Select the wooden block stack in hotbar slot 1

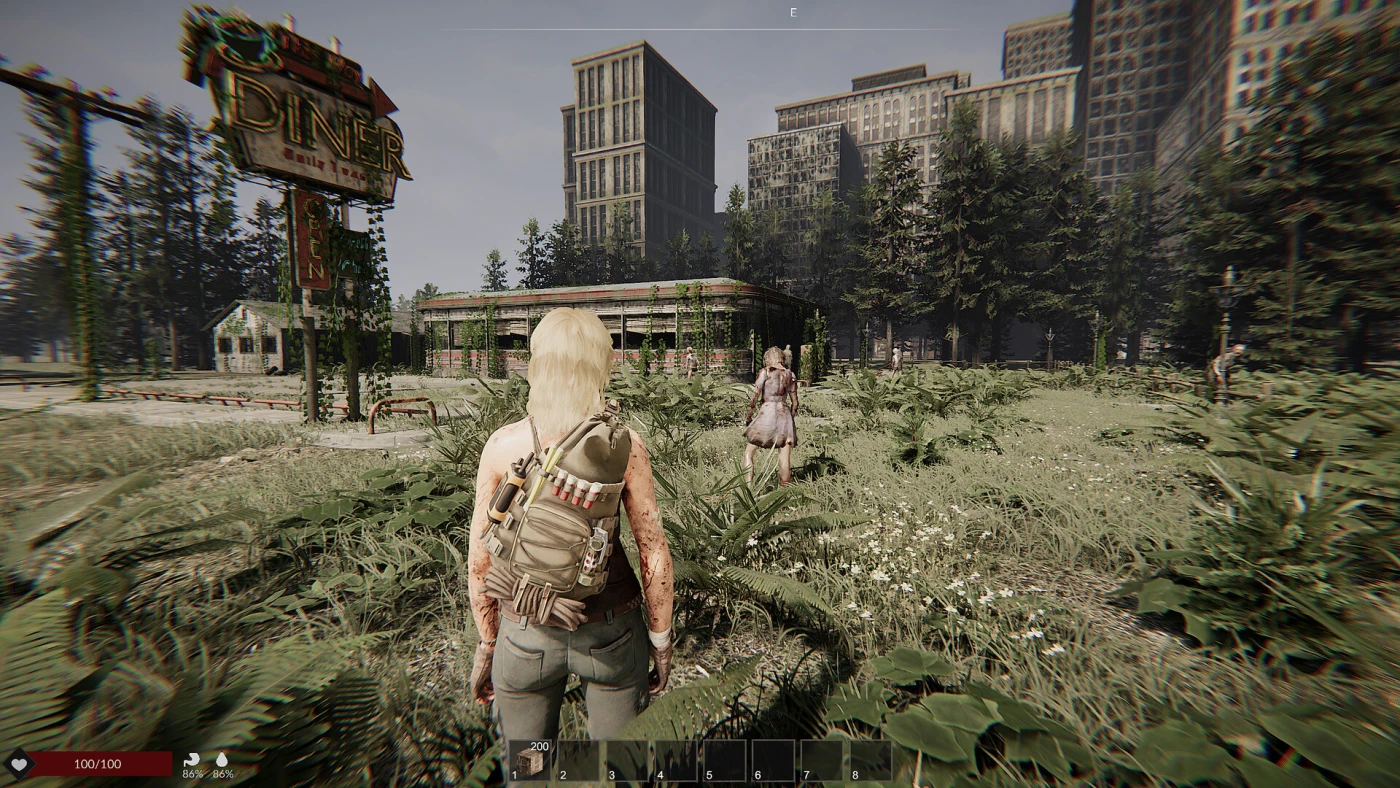pos(530,761)
